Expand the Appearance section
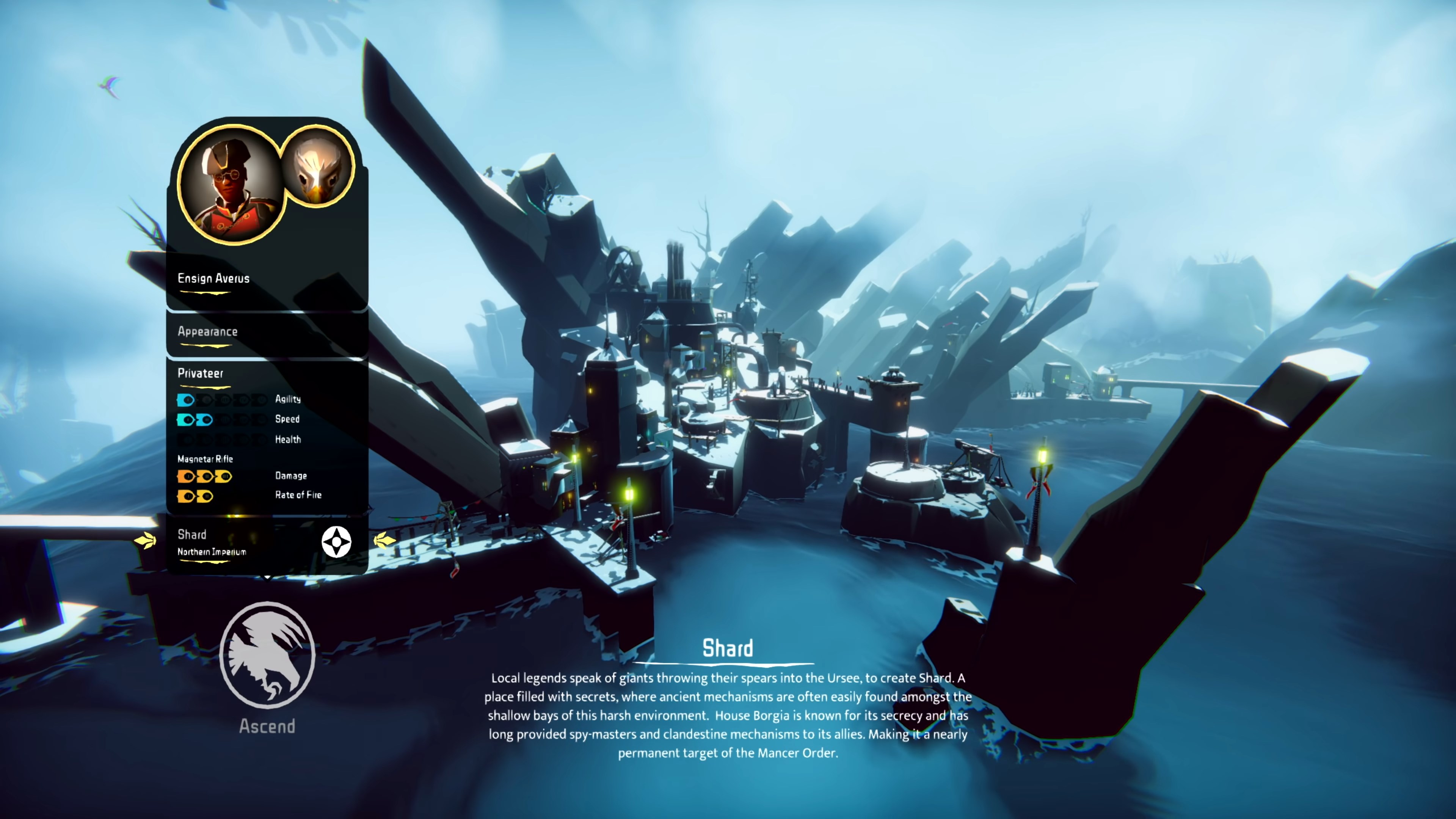The image size is (1456, 819). 207,332
